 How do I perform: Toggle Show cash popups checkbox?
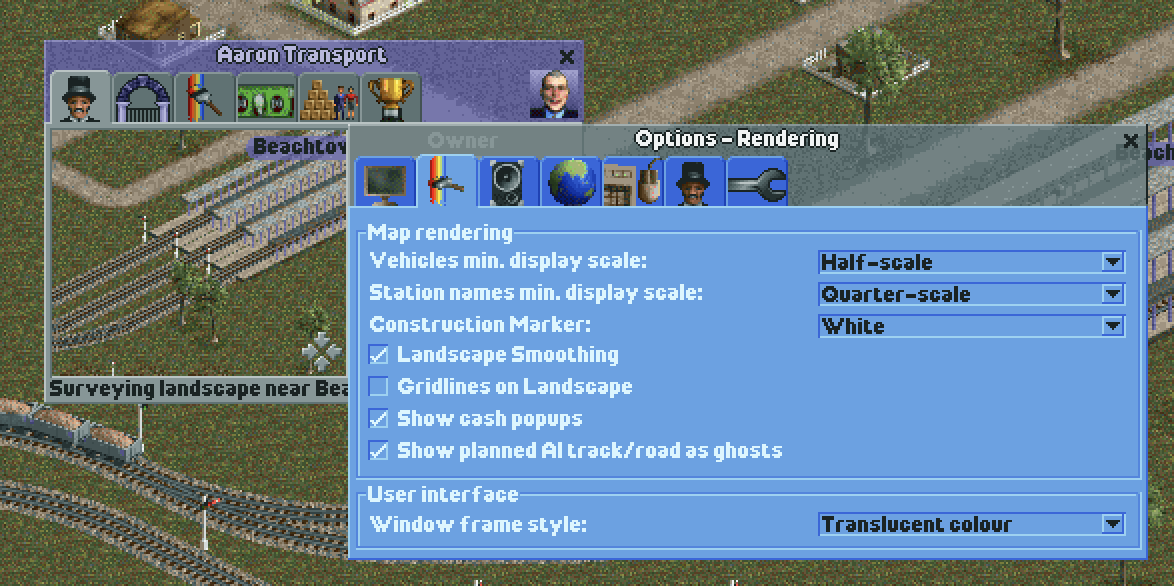(x=379, y=419)
